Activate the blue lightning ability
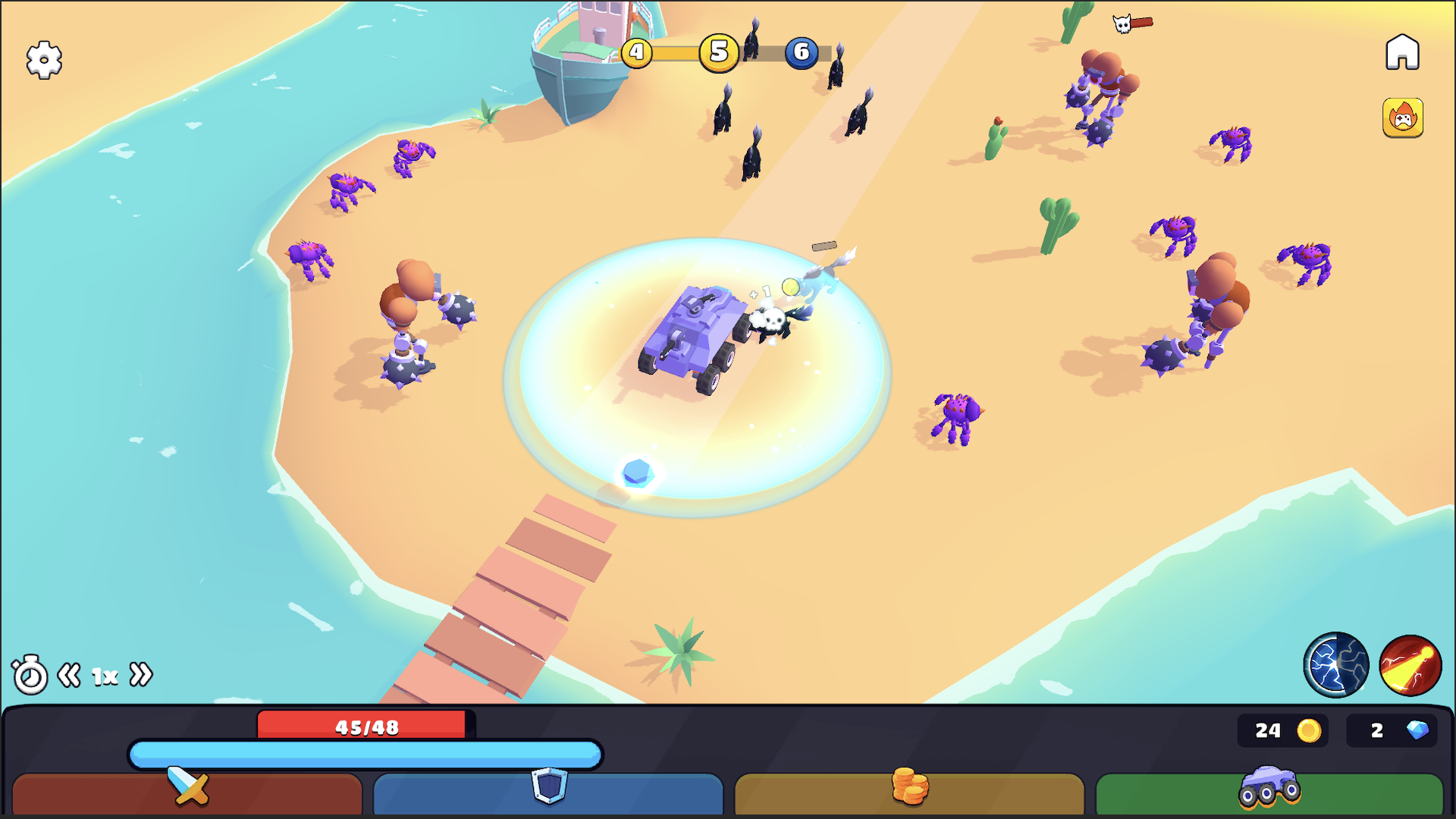The width and height of the screenshot is (1456, 819). (1337, 665)
